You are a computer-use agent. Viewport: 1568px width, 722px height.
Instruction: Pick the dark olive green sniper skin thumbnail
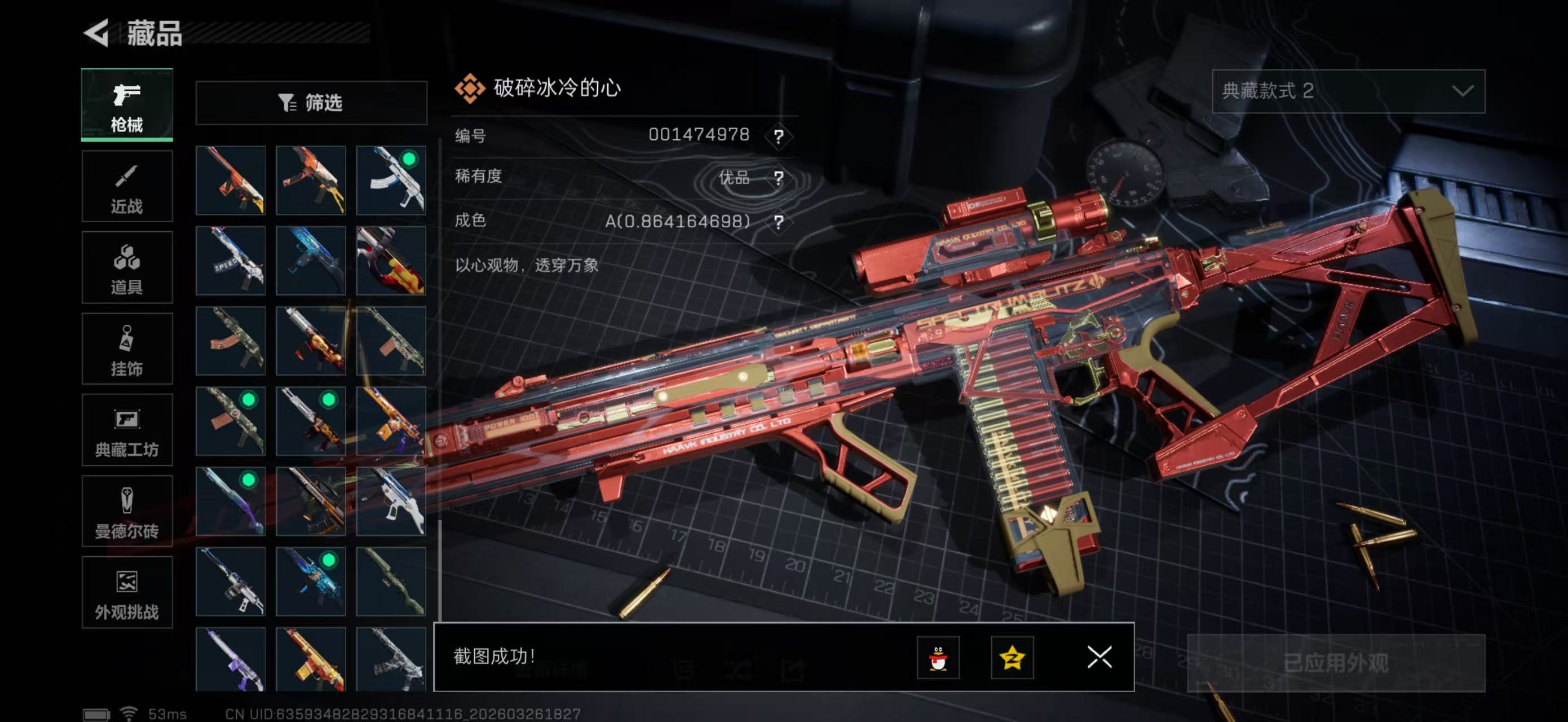391,582
